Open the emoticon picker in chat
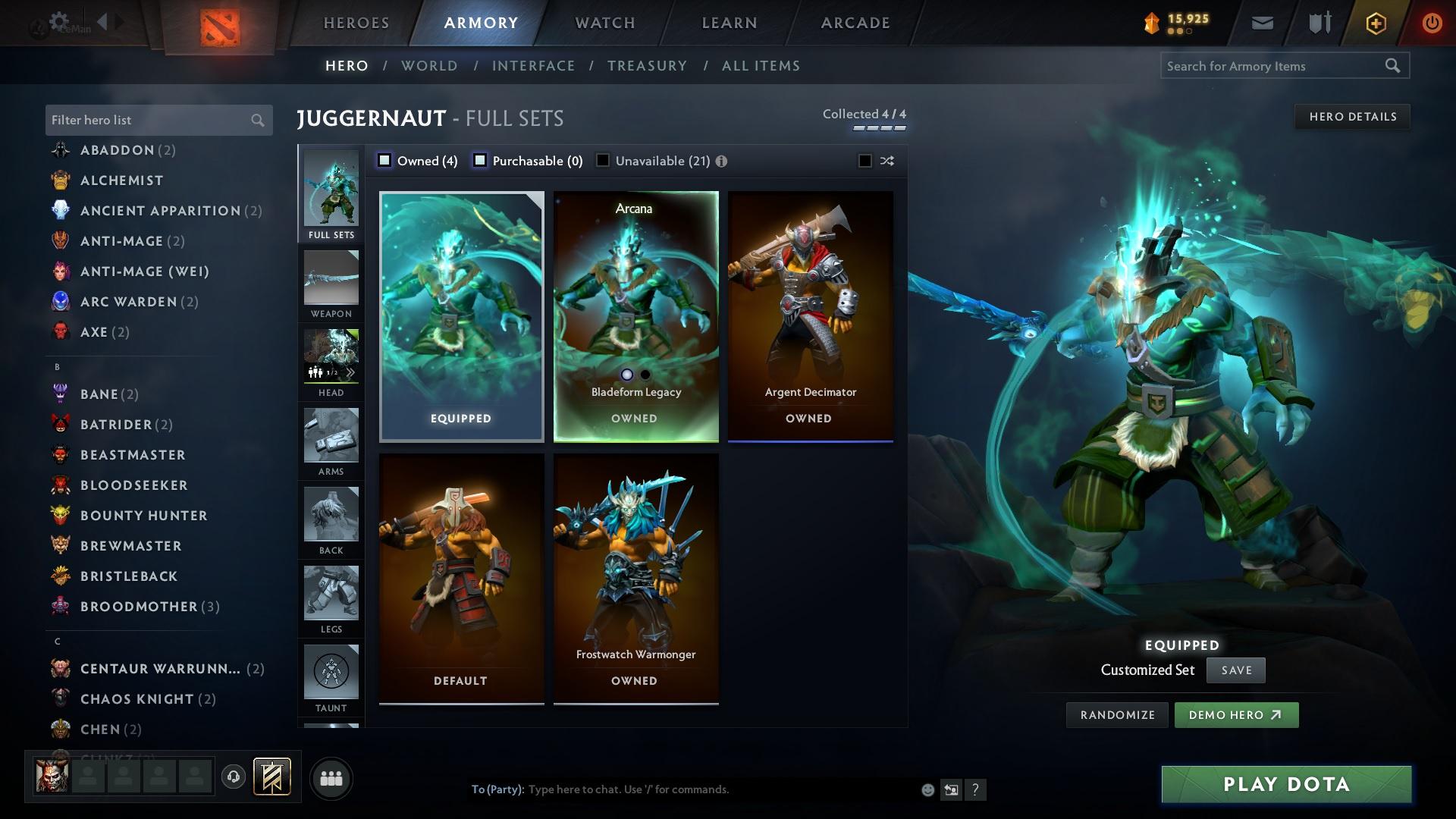1456x819 pixels. click(927, 789)
